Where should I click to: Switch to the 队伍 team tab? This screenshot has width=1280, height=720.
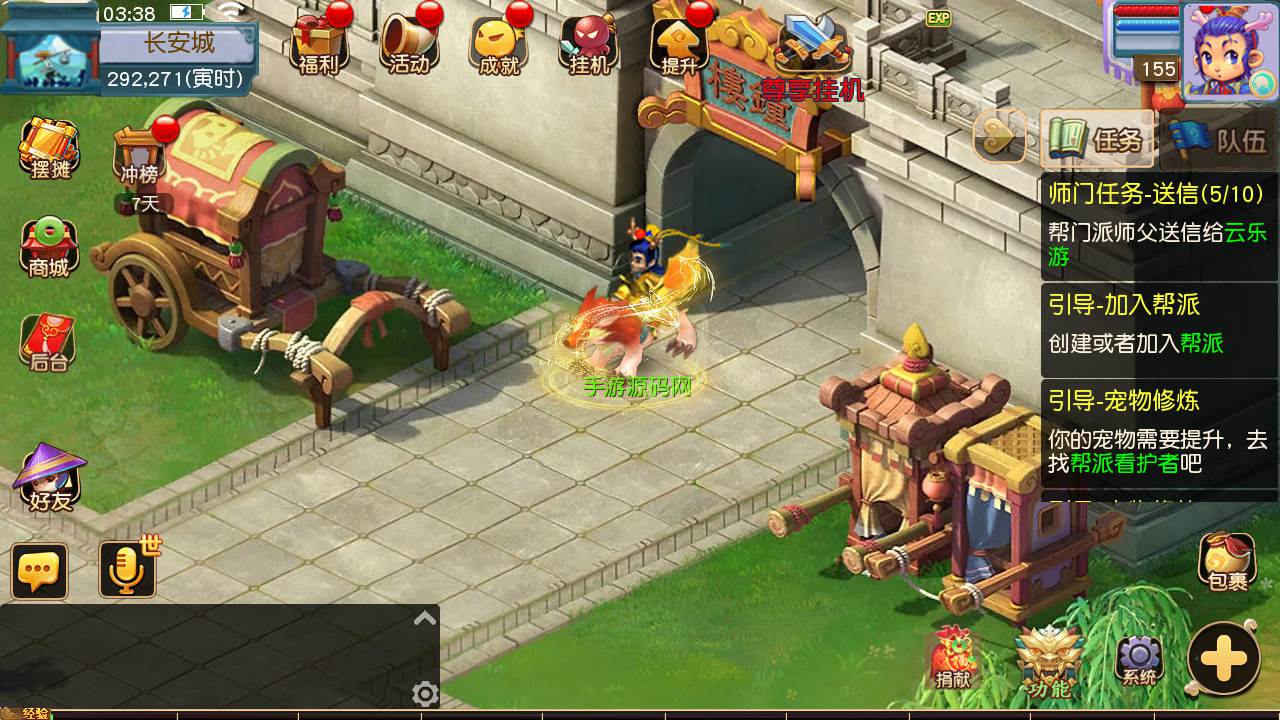click(x=1230, y=140)
